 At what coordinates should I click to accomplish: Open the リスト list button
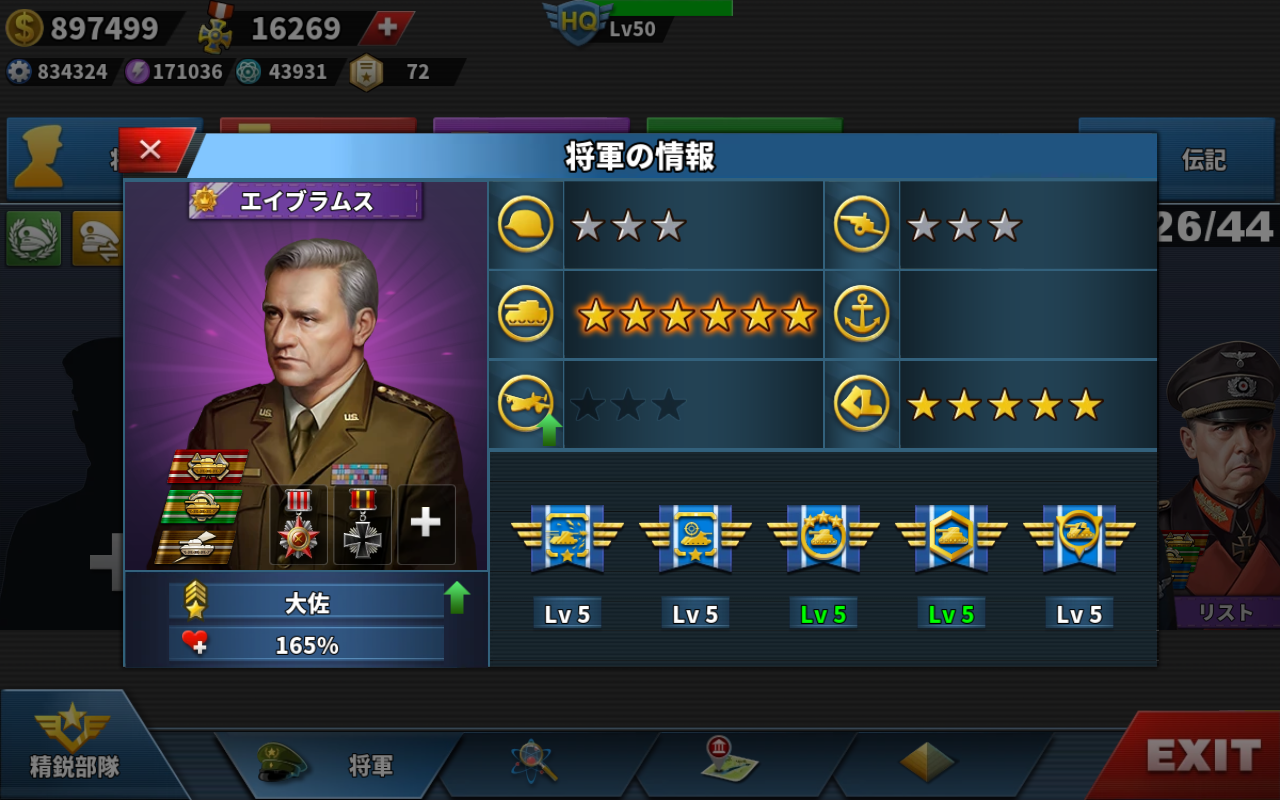(x=1225, y=612)
